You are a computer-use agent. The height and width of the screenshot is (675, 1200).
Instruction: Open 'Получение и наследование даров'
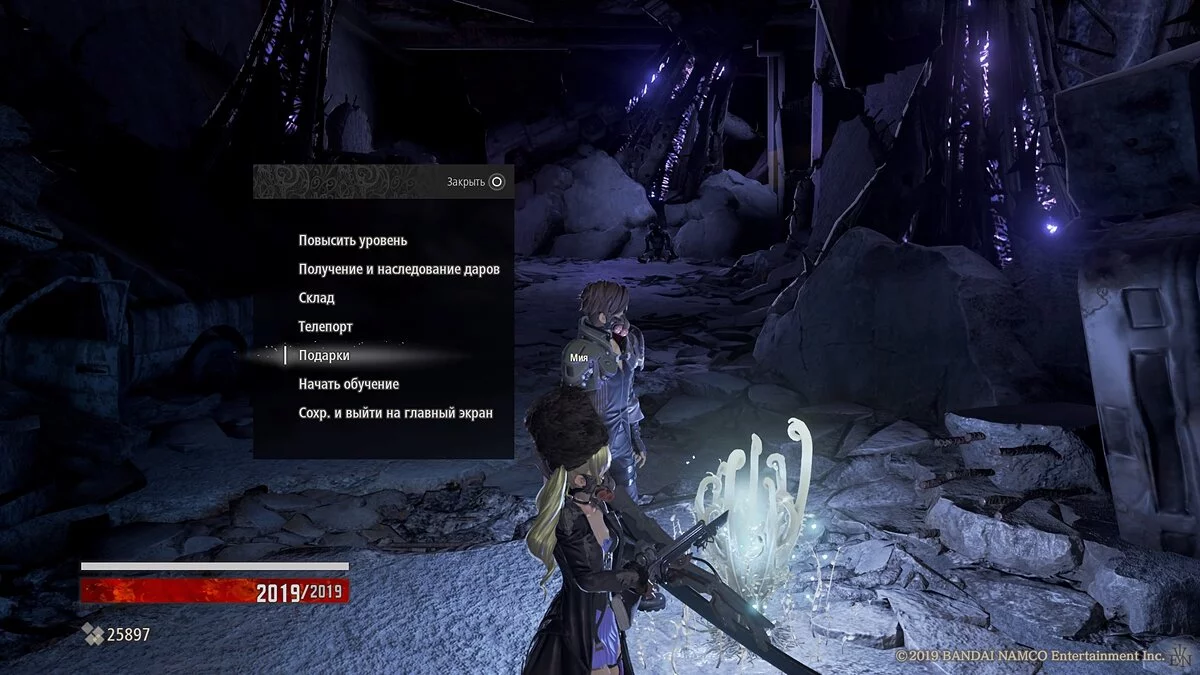click(398, 269)
